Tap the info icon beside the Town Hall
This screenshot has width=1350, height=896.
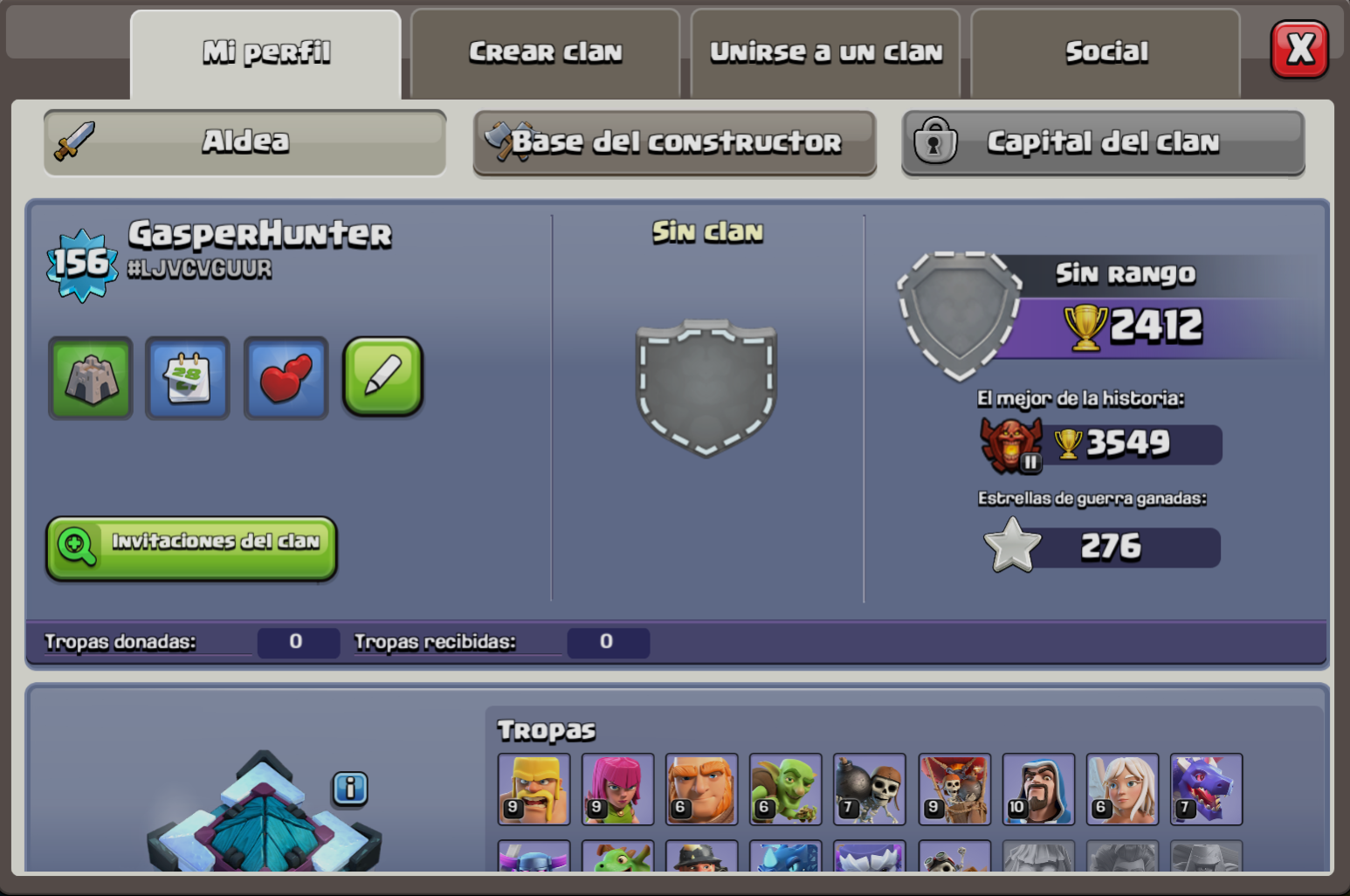(x=351, y=789)
